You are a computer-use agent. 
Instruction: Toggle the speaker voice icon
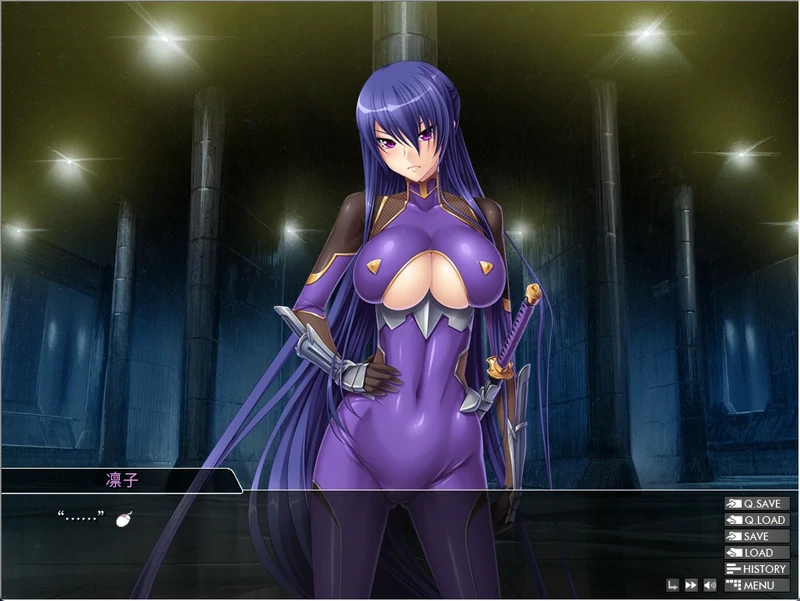[x=709, y=585]
